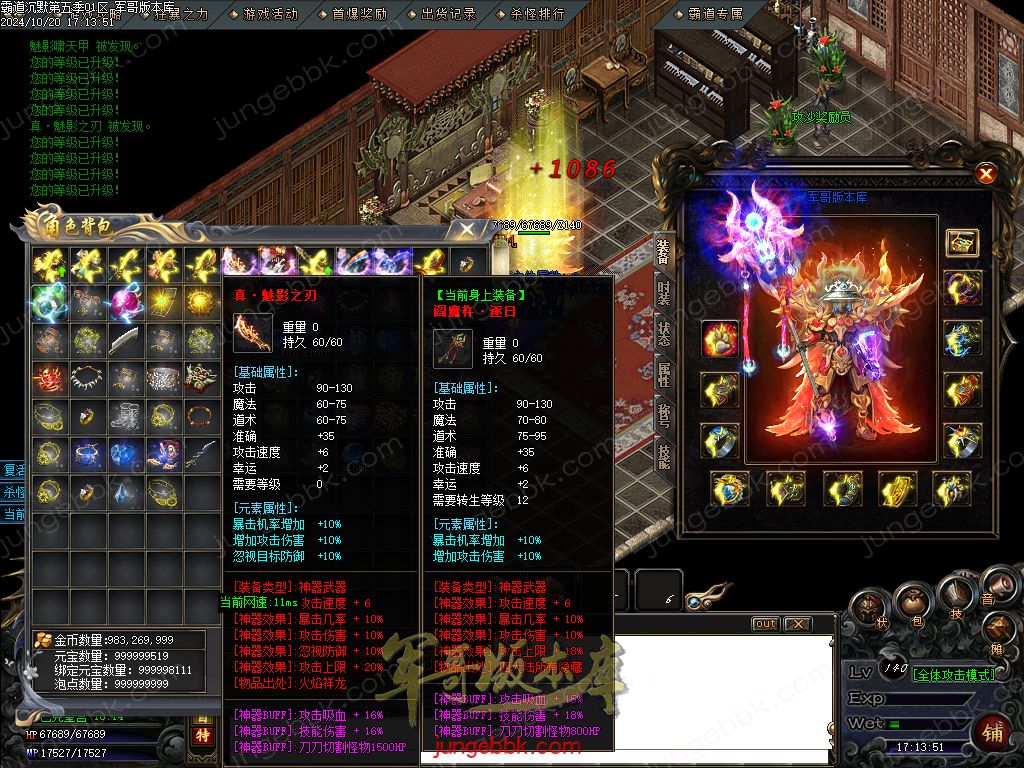This screenshot has height=768, width=1024.
Task: Click the 'out' button on chat window
Action: [x=765, y=624]
